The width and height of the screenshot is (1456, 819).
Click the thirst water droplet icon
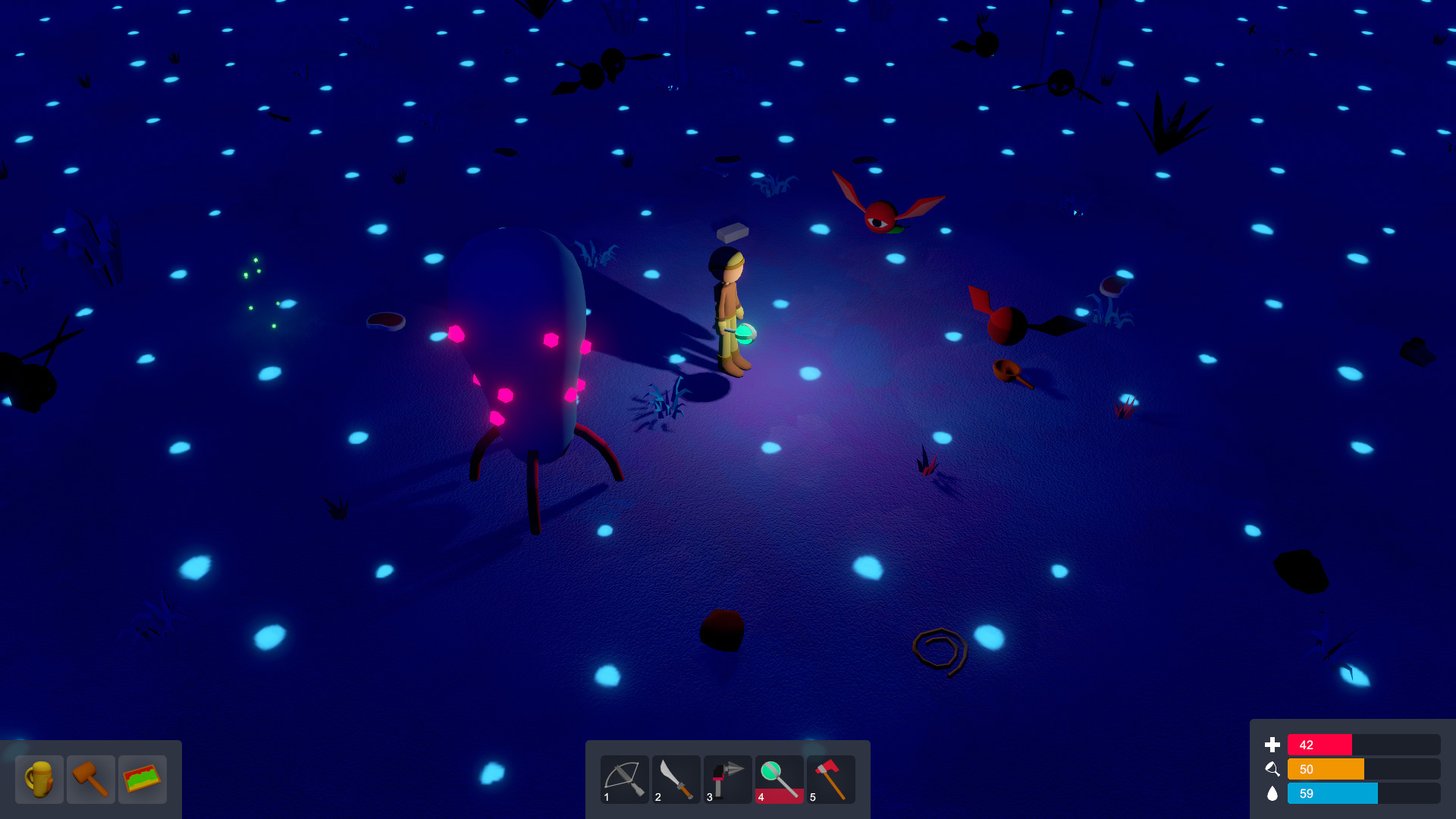1272,793
